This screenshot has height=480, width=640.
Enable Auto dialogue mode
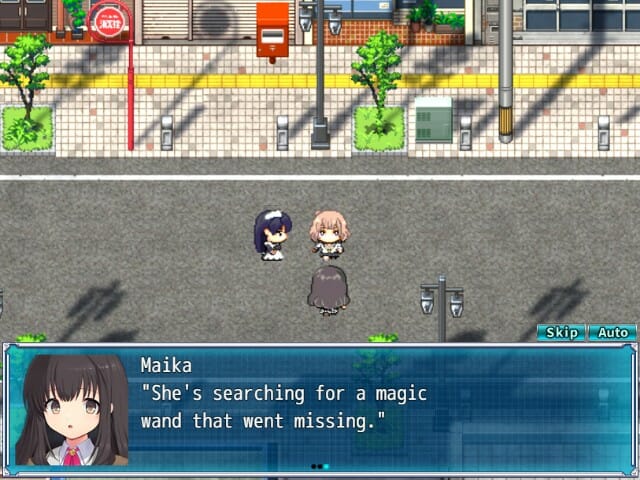point(612,333)
